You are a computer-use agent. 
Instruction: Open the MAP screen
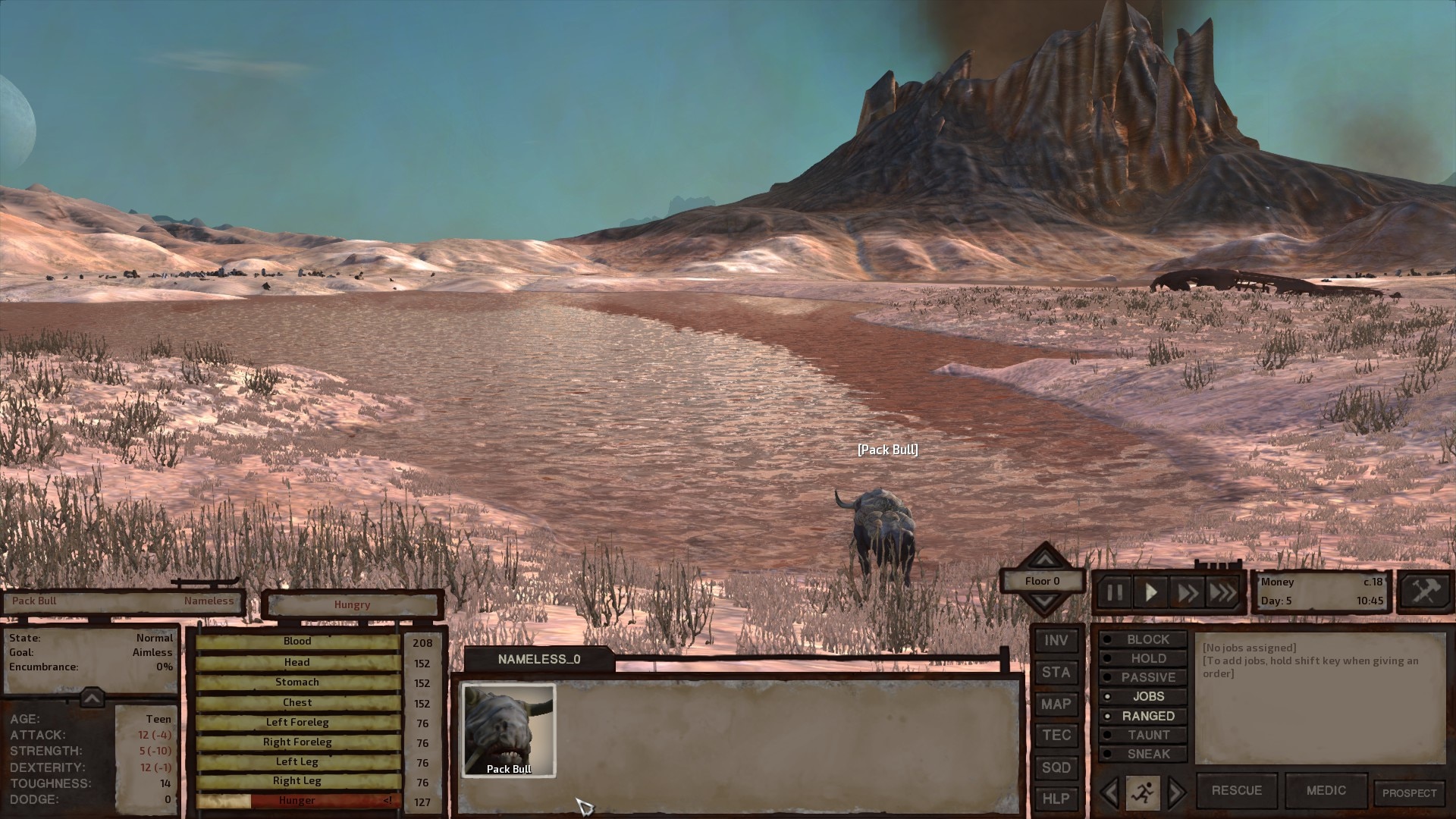1056,704
